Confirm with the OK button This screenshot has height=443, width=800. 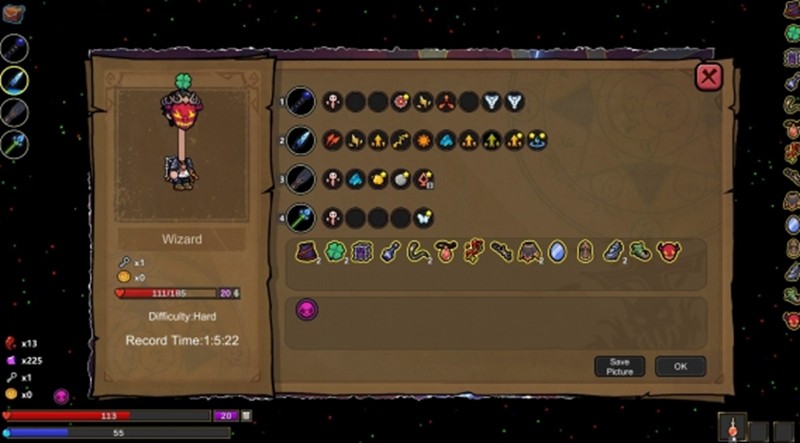coord(680,366)
